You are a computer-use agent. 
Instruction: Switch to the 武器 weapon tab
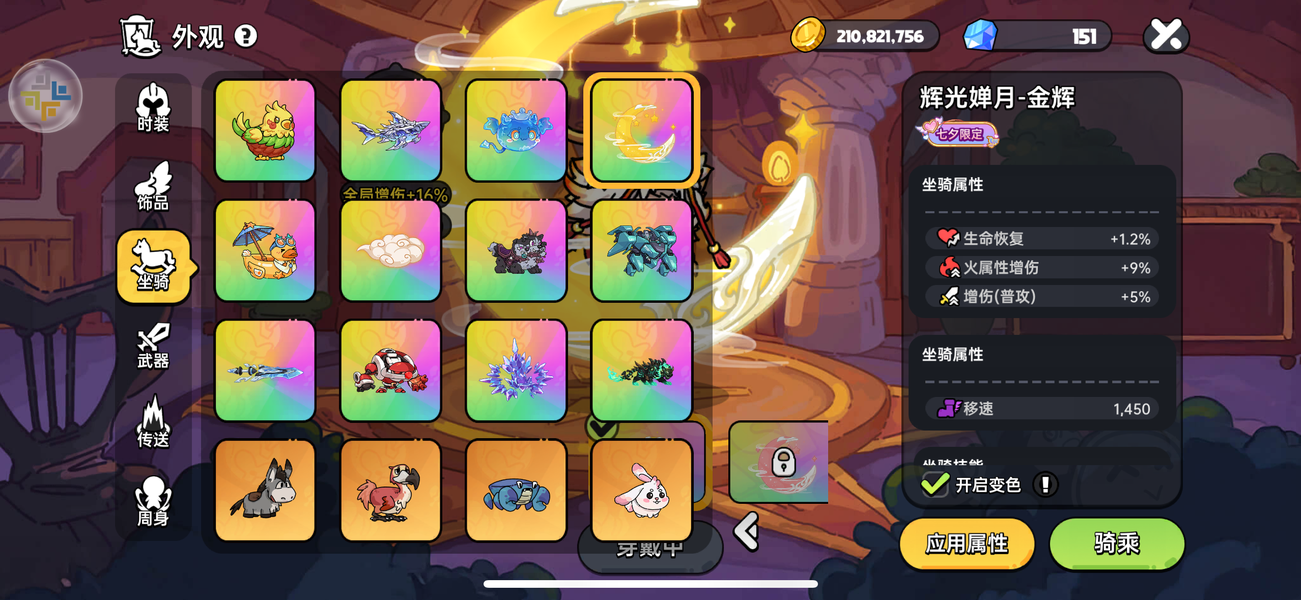tap(153, 345)
